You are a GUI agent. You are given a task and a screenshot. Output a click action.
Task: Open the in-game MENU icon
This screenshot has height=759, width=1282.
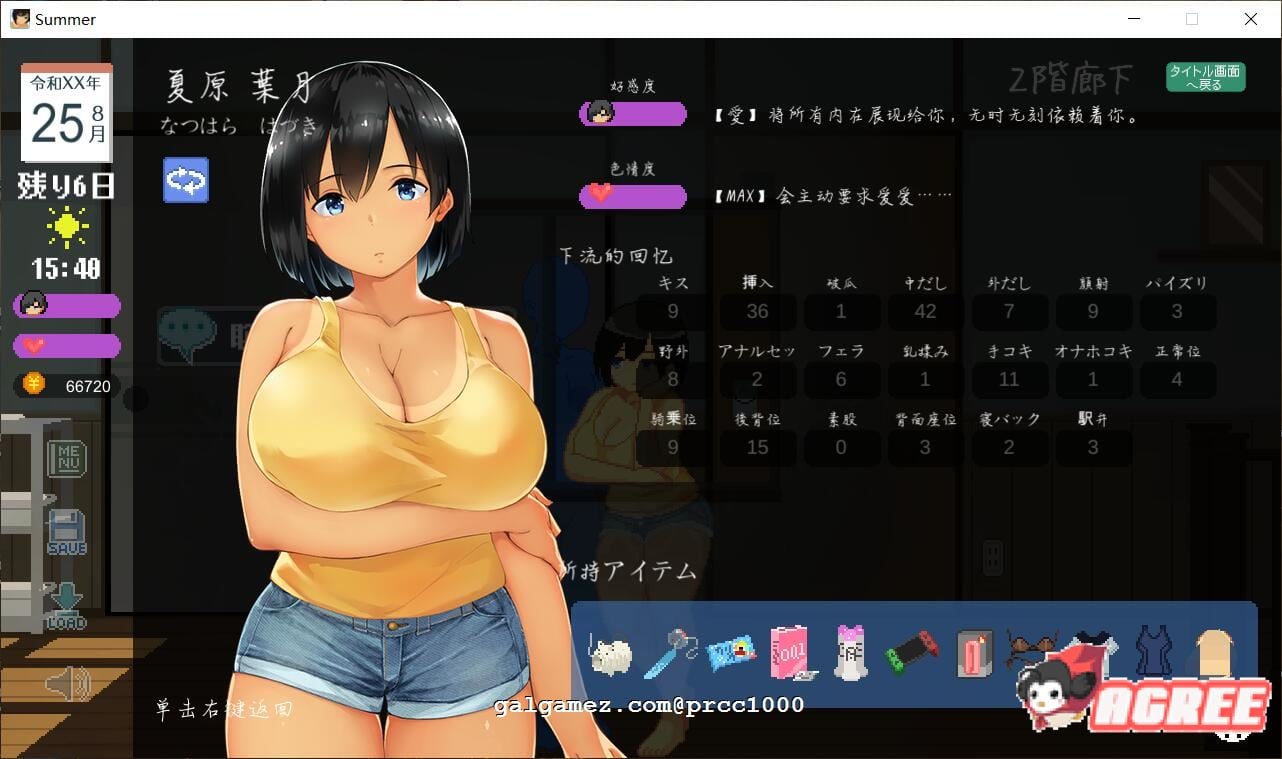67,459
